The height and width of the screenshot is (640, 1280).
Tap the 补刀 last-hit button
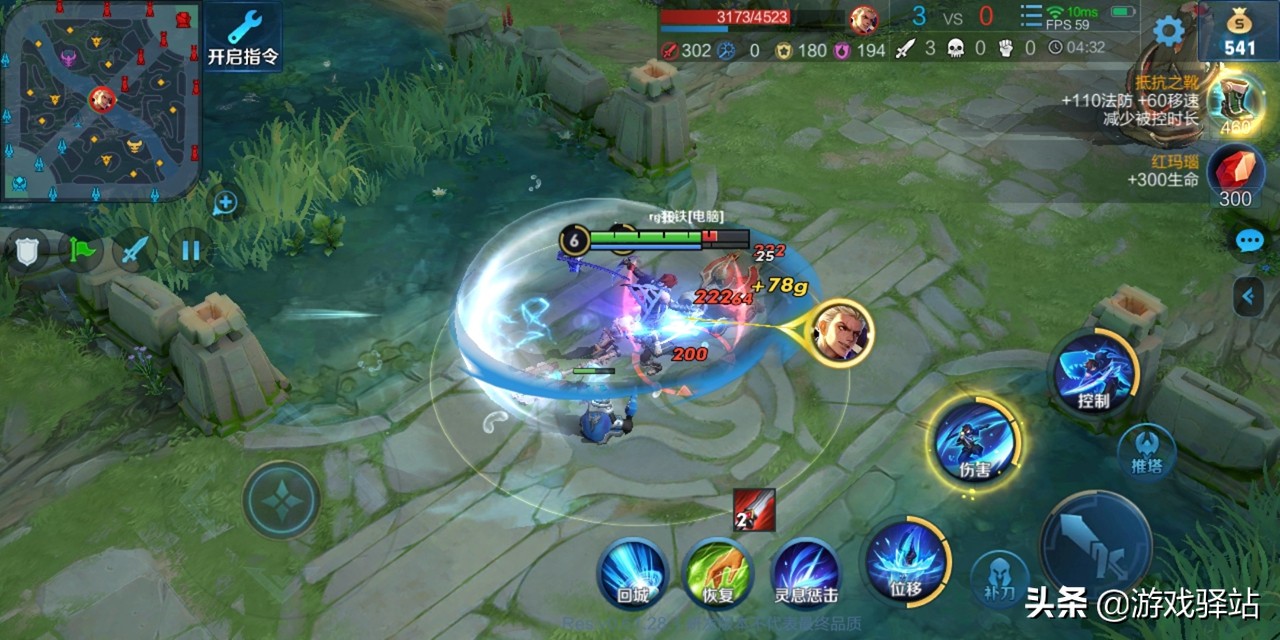click(999, 577)
